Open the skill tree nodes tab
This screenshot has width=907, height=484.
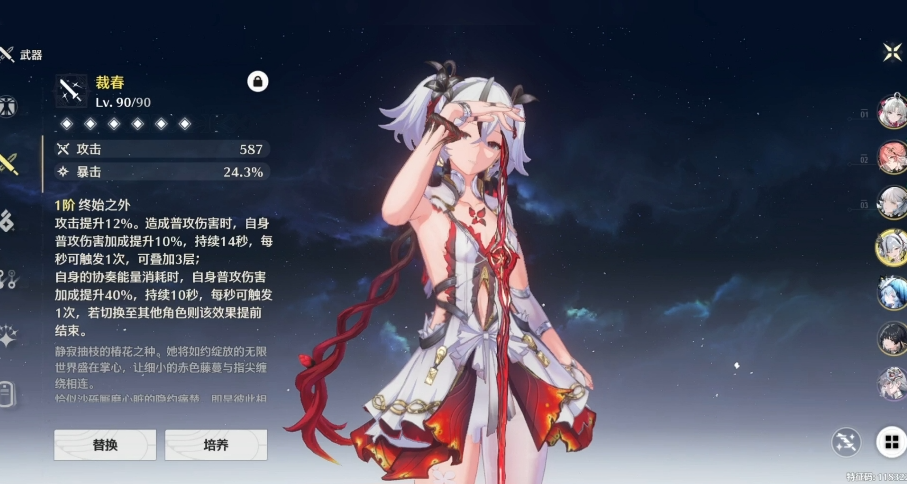7,279
